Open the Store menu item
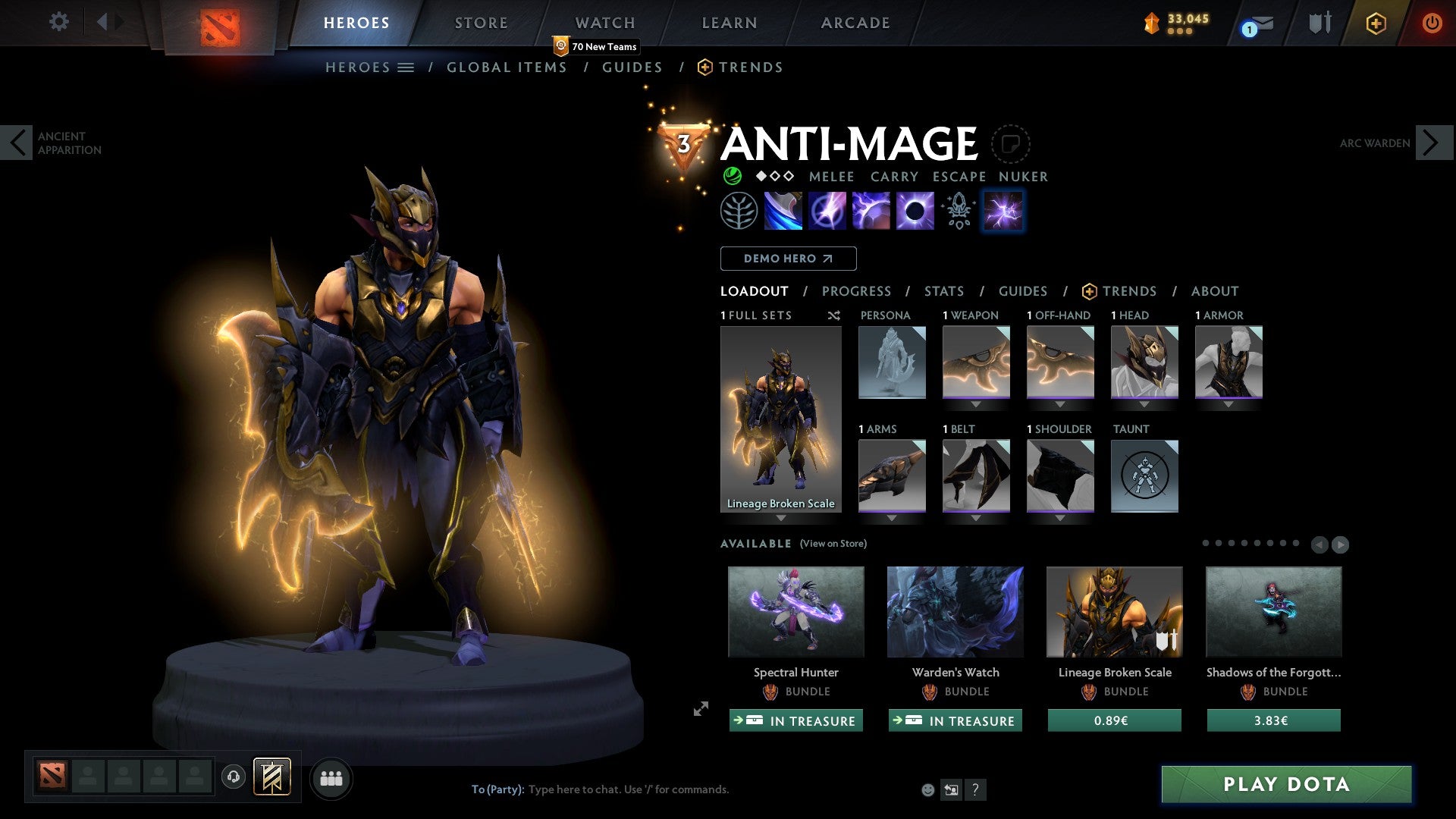 [x=481, y=22]
